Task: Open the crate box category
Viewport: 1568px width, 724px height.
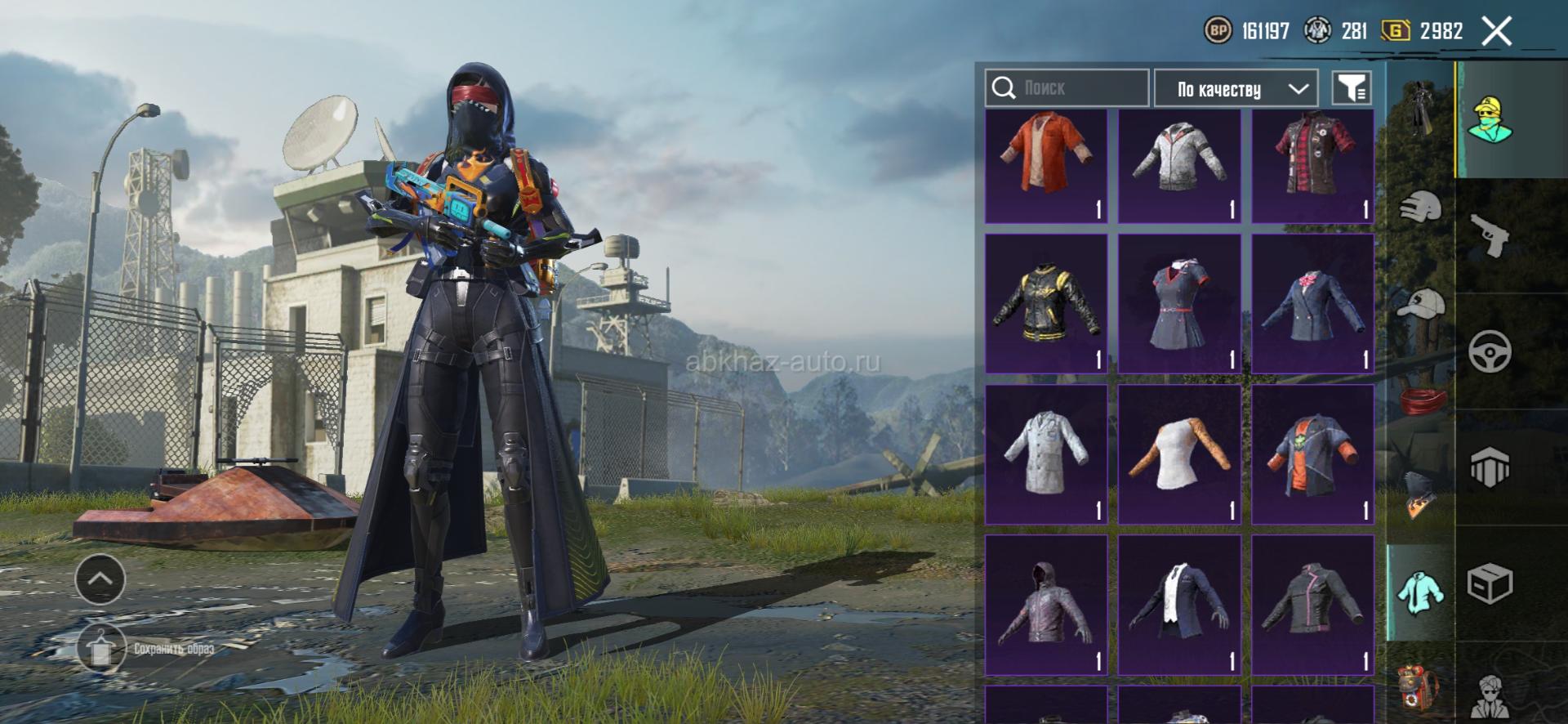Action: click(1490, 583)
